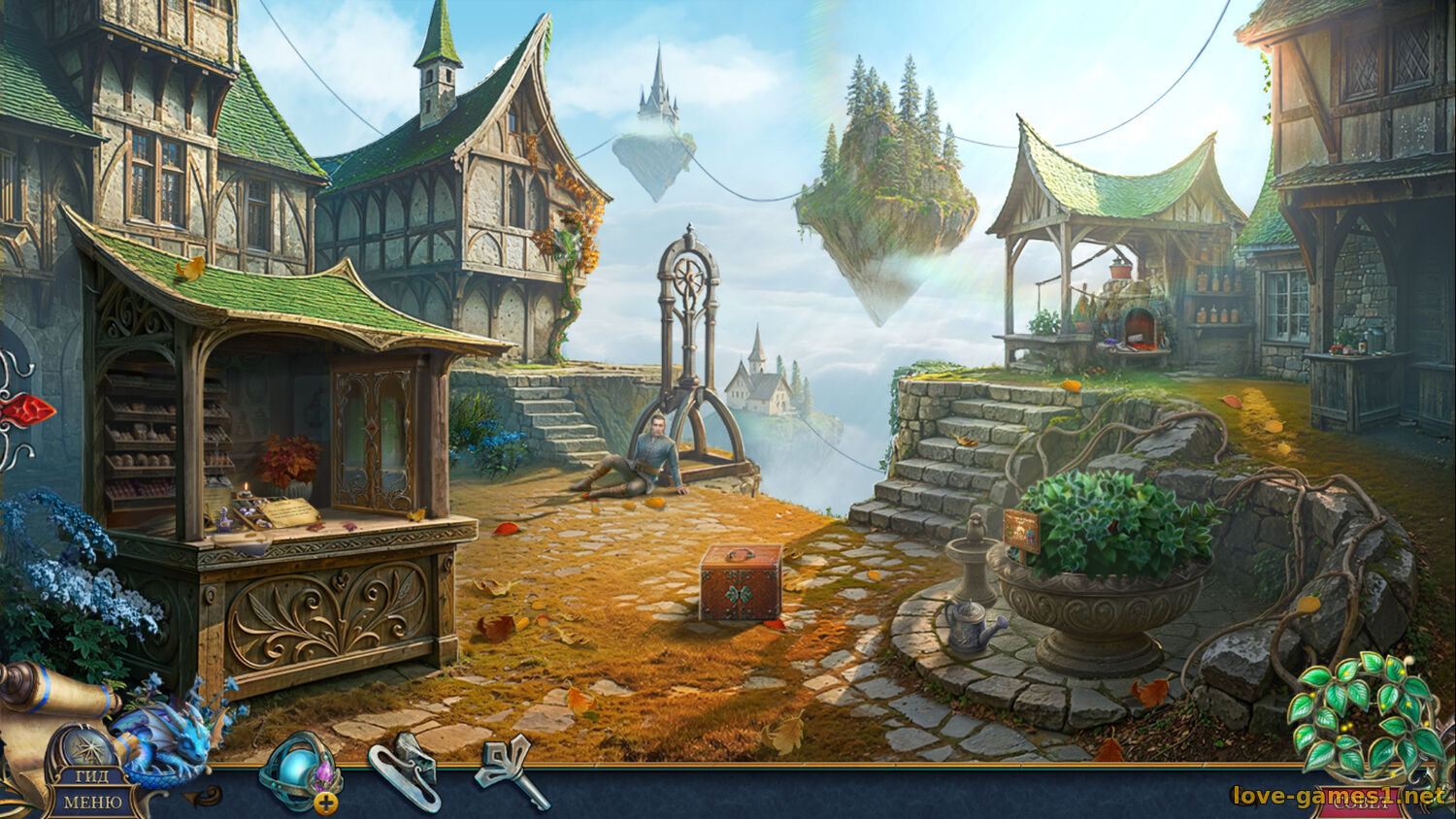Choose the forked silver key item
The height and width of the screenshot is (819, 1456).
[x=509, y=769]
